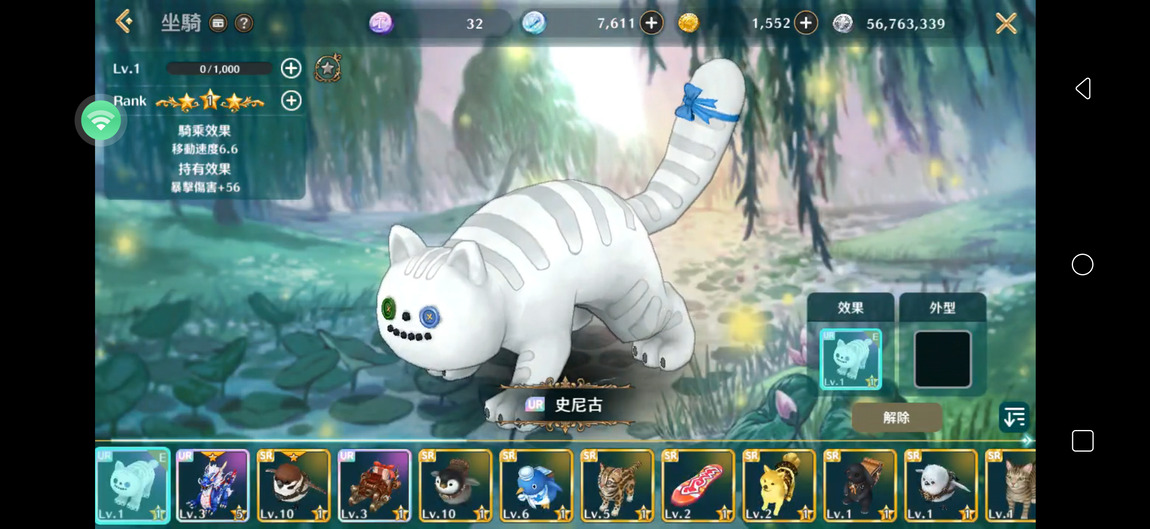Go back using the yellow arrow
Image resolution: width=1150 pixels, height=529 pixels.
click(124, 21)
